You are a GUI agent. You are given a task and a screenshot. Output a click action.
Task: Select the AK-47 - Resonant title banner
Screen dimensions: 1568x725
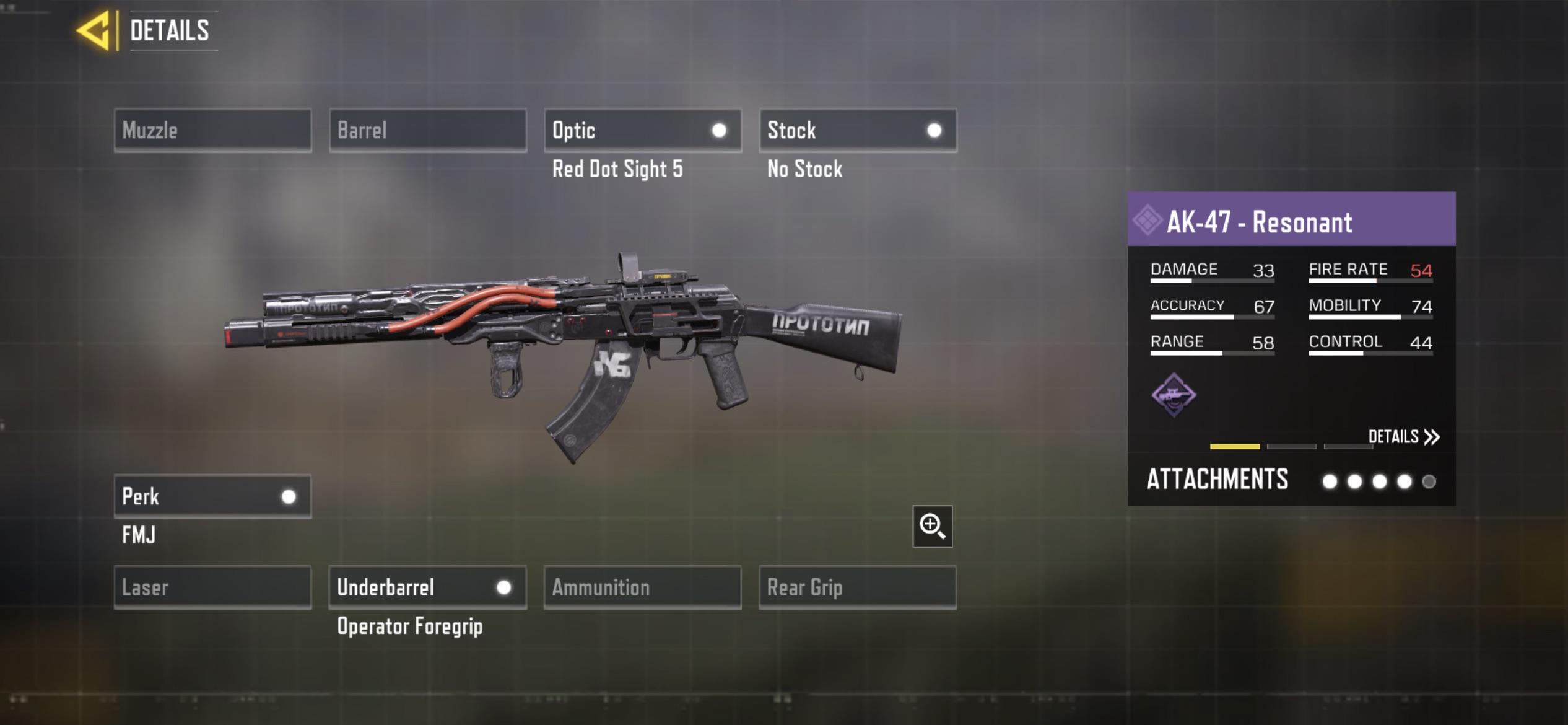coord(1291,221)
